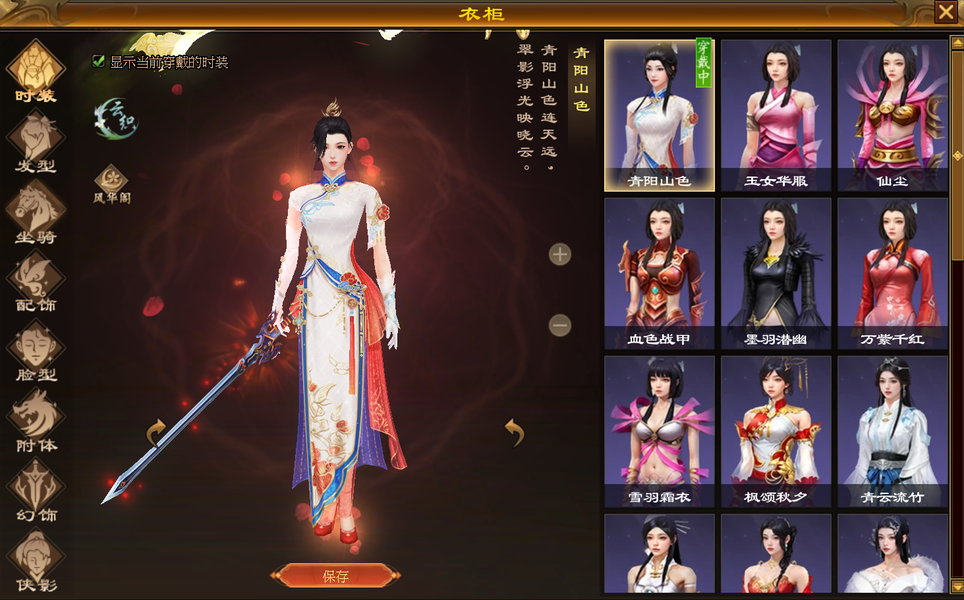Switch to the 配饰 accessories tab
This screenshot has height=600, width=964.
click(35, 280)
